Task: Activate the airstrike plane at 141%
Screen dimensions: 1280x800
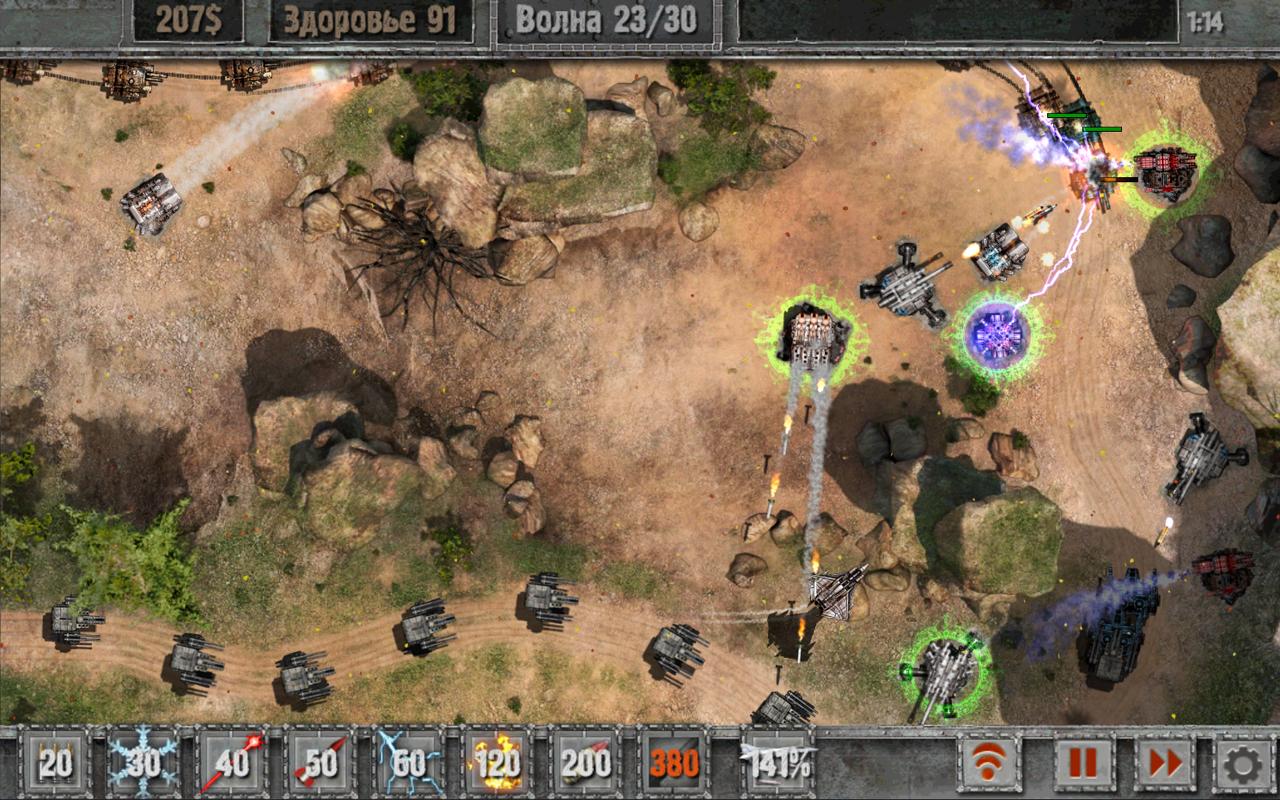Action: pos(777,764)
